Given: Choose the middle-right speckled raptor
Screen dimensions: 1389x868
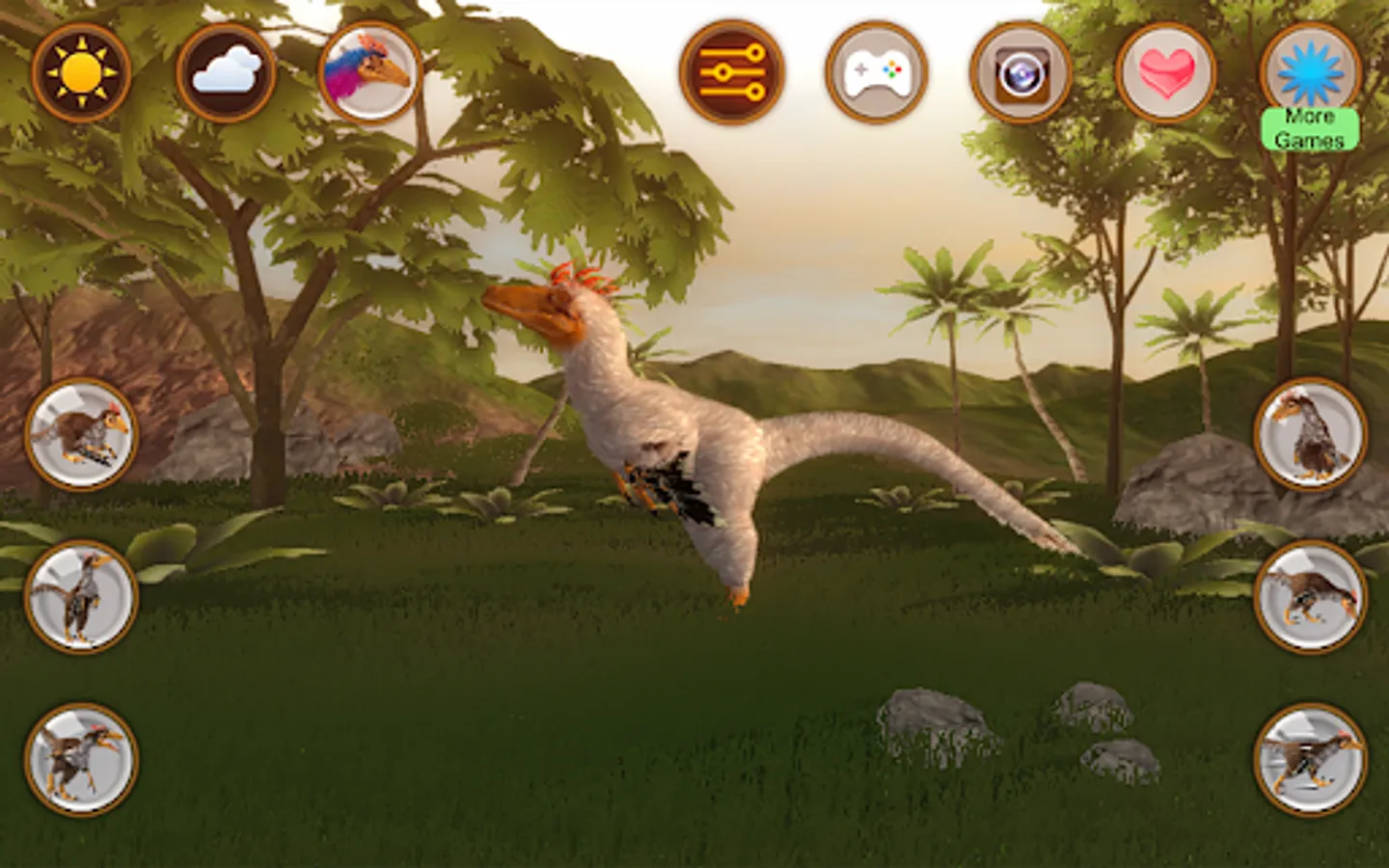Looking at the screenshot, I should (x=1310, y=596).
